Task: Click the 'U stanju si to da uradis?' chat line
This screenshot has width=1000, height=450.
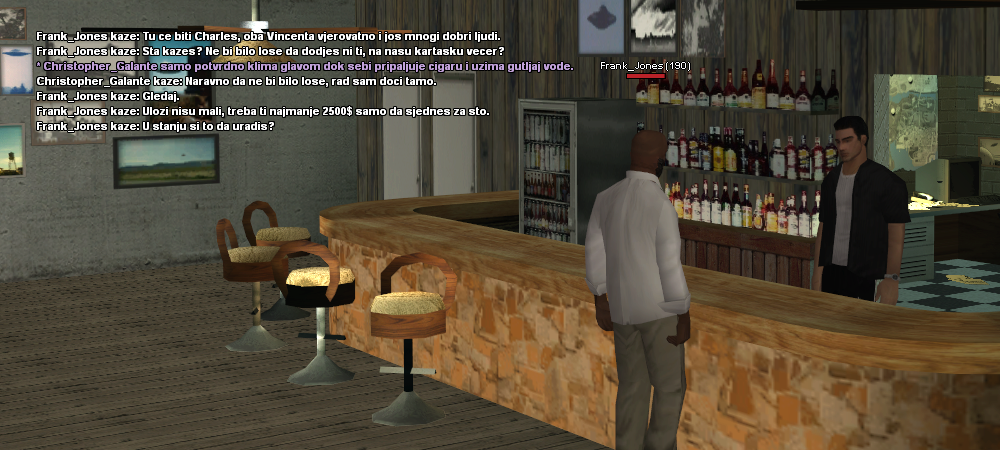Action: 155,126
